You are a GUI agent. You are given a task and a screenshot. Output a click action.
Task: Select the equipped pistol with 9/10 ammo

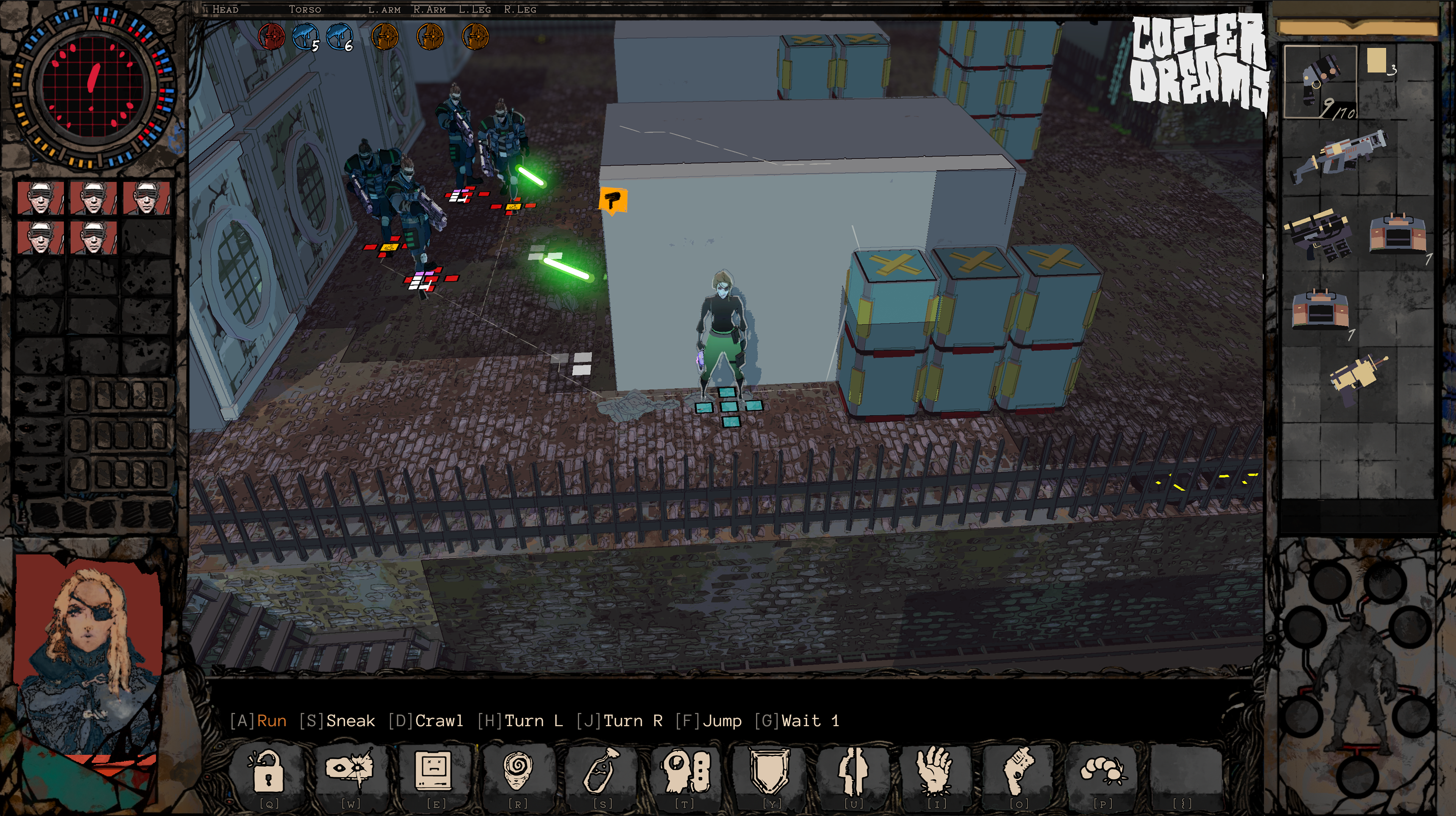pyautogui.click(x=1320, y=82)
